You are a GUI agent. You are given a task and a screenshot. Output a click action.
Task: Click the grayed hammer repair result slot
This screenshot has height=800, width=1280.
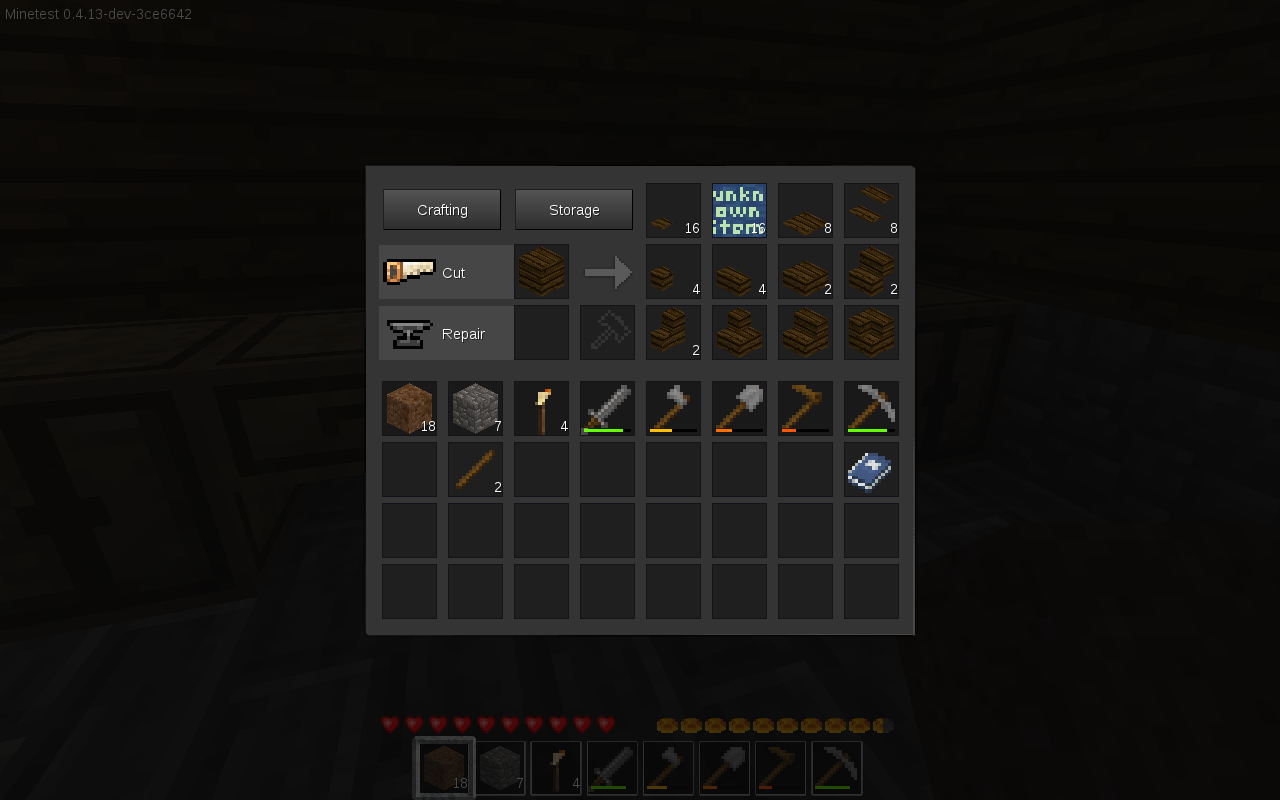(x=607, y=332)
